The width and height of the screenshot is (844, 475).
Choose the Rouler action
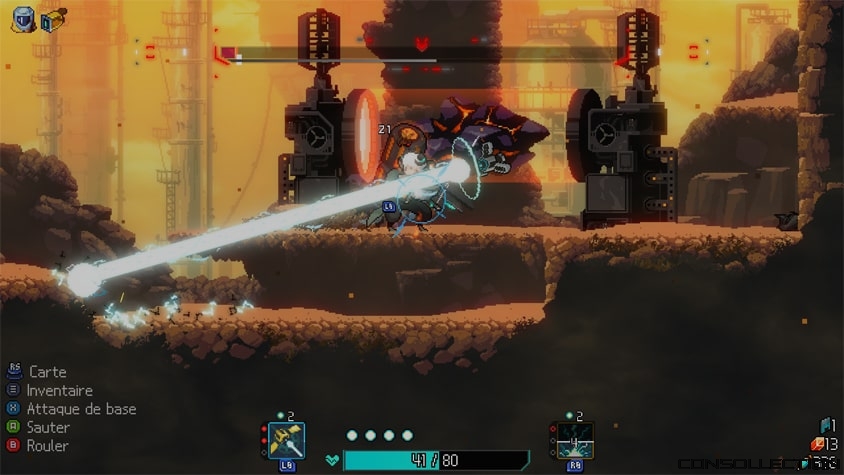tap(47, 445)
